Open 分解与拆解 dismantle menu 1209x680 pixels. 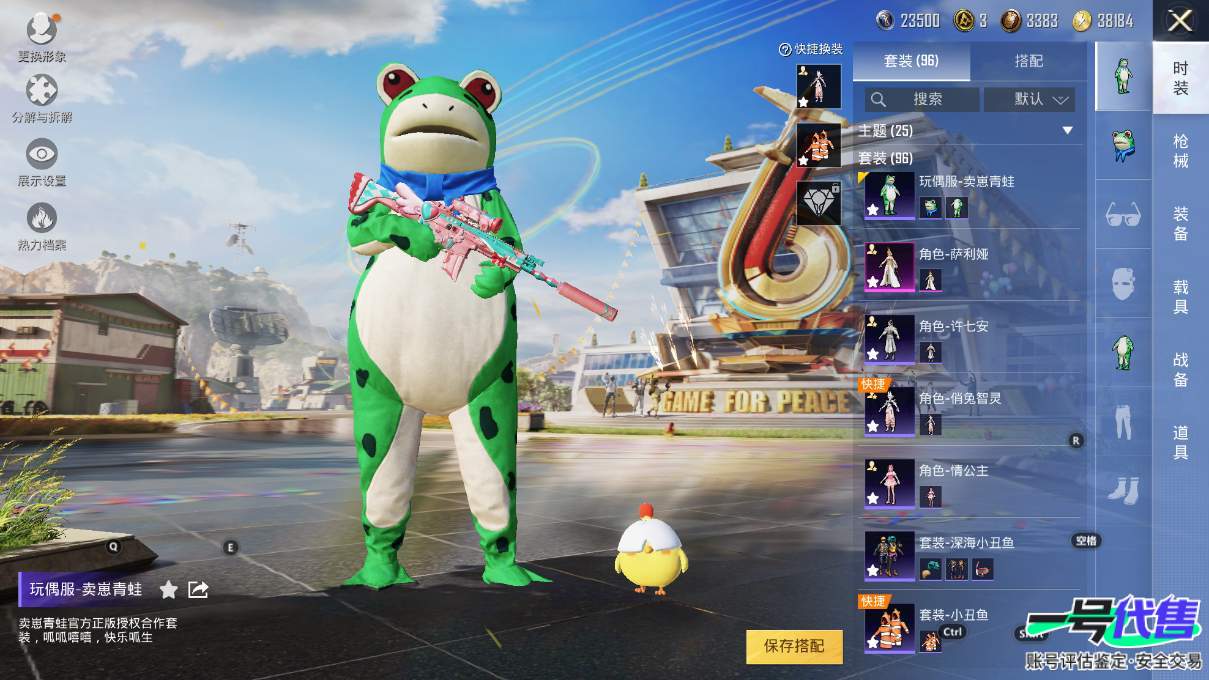pyautogui.click(x=41, y=99)
